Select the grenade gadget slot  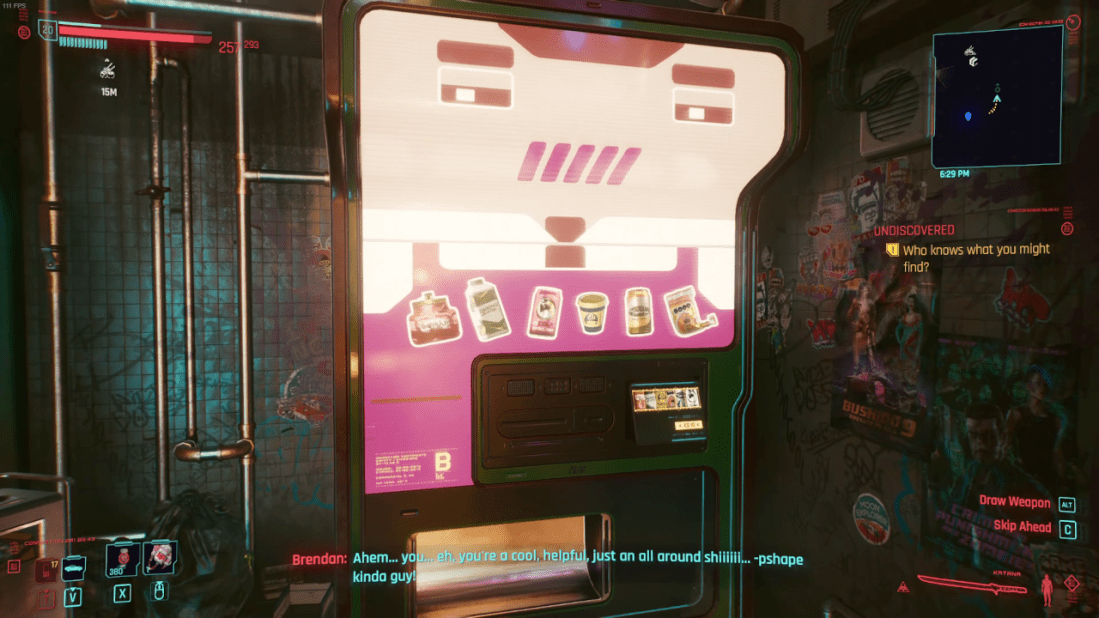tap(160, 560)
